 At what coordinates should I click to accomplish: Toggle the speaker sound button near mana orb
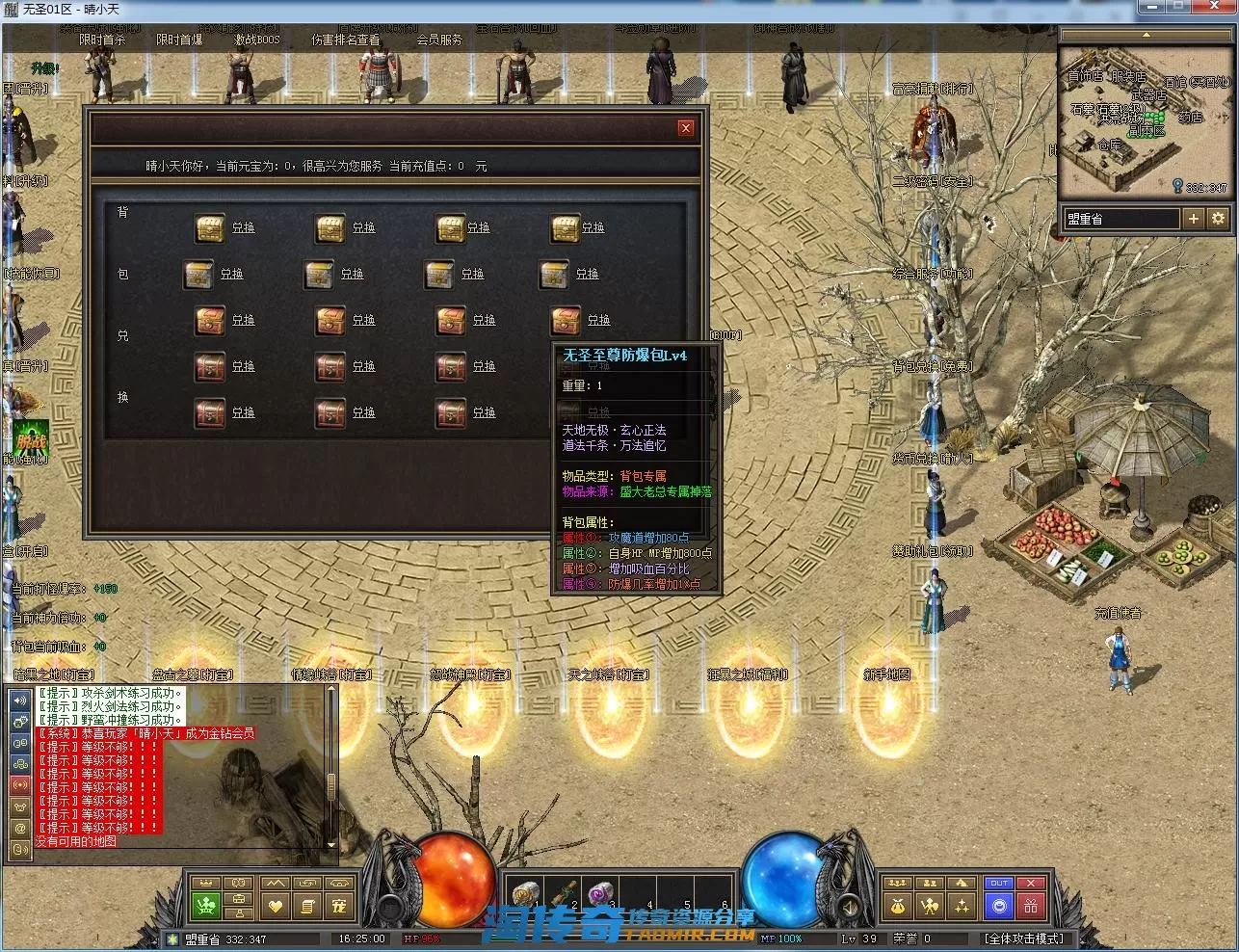pos(850,908)
